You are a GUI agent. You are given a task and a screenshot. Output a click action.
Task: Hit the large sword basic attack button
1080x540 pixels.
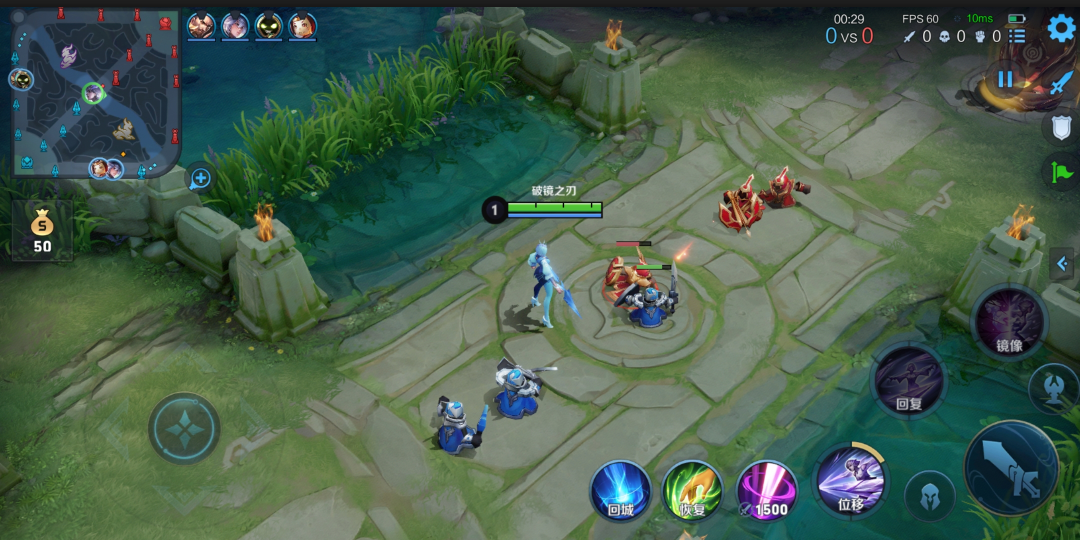1011,468
